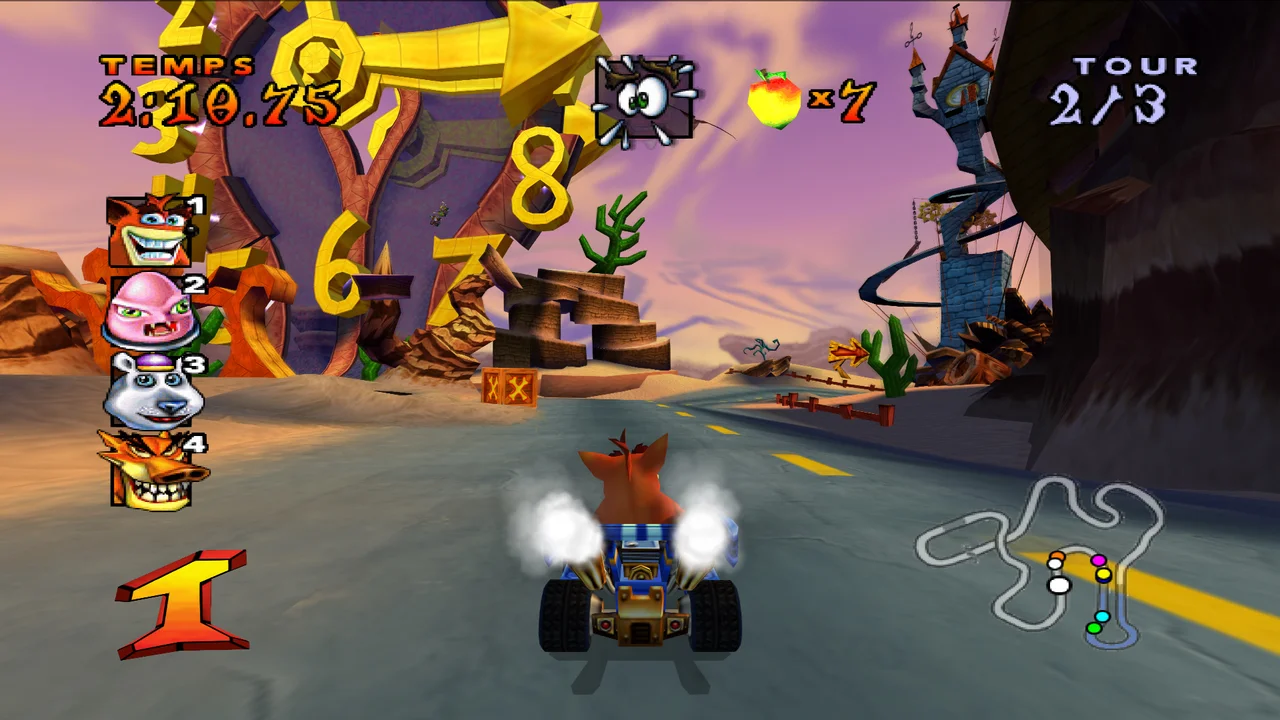This screenshot has height=720, width=1280.
Task: Click Crash's kart on the road
Action: pos(640,580)
